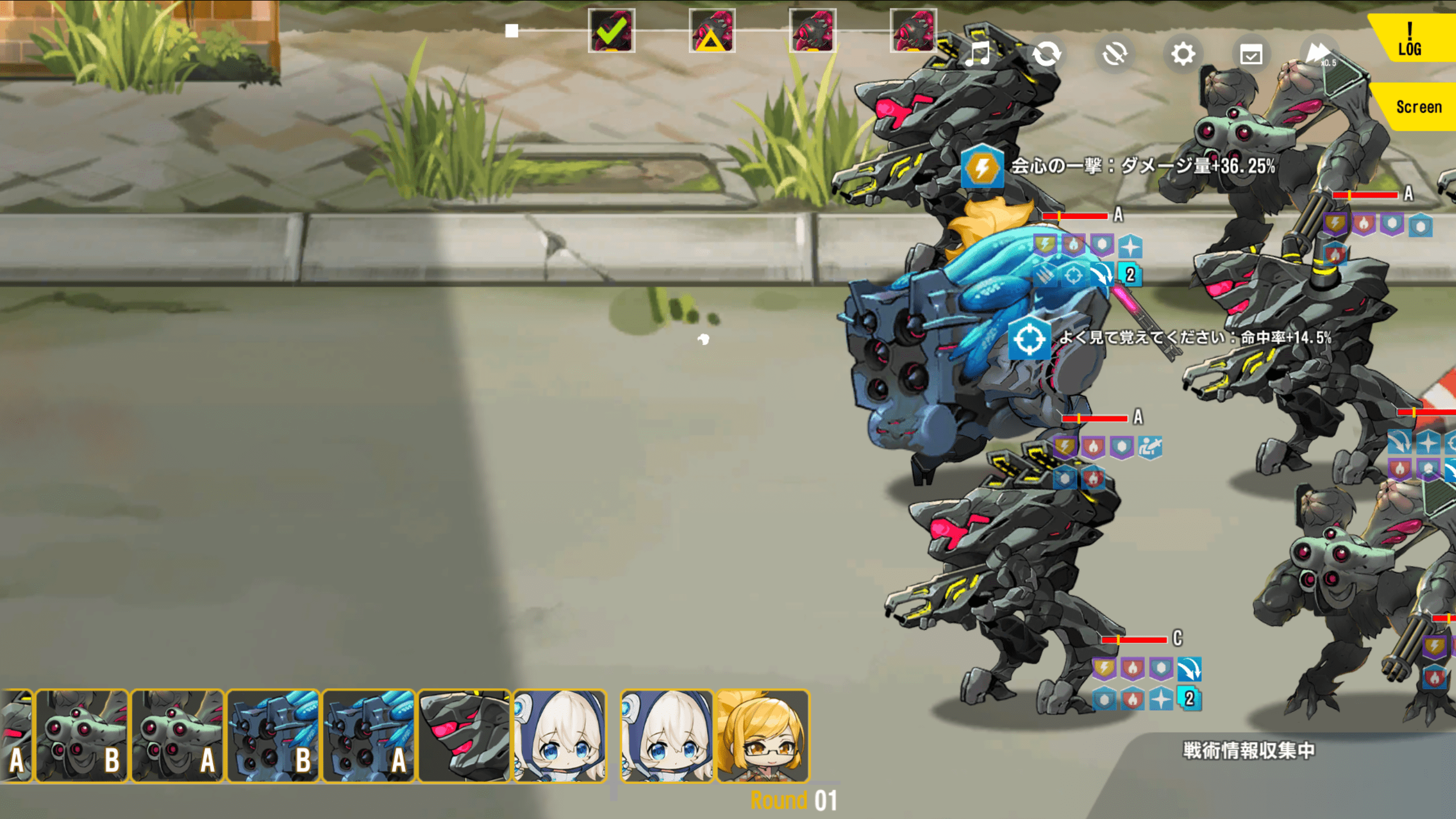
Task: Choose the blue missile mech B portrait
Action: [x=273, y=736]
